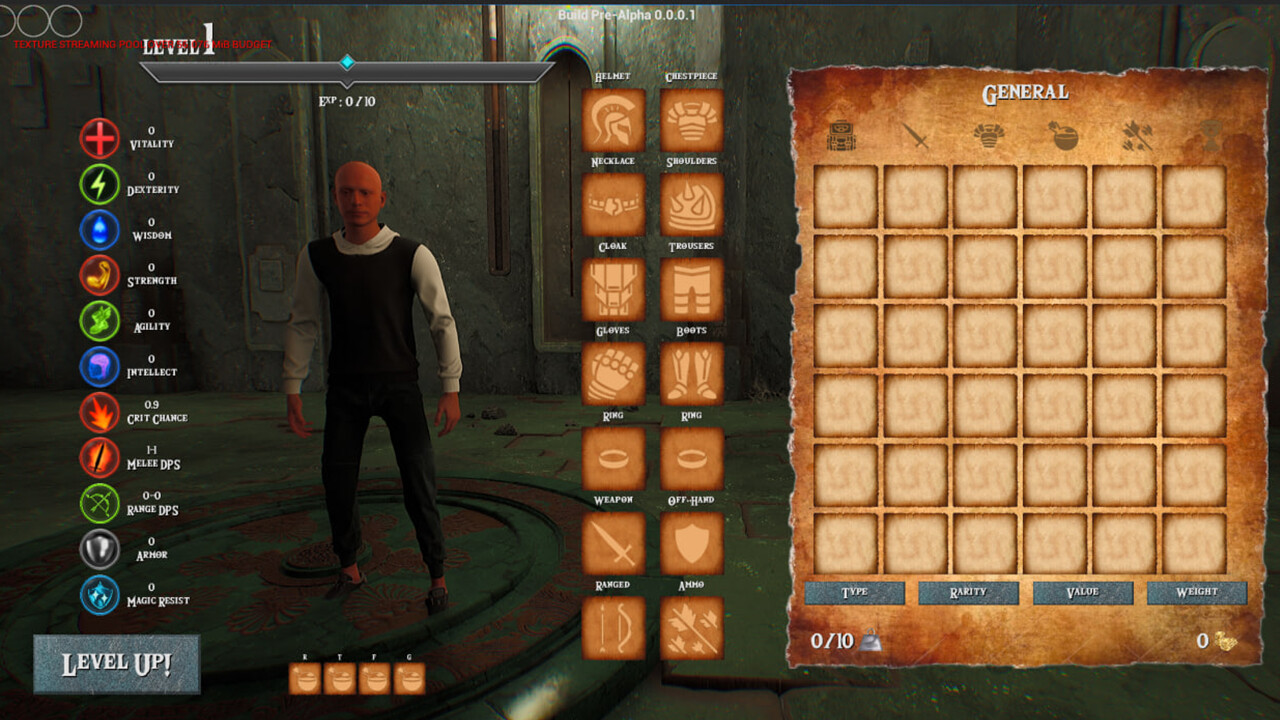Select the Ranged bow equipment slot
1280x720 pixels.
(x=613, y=627)
